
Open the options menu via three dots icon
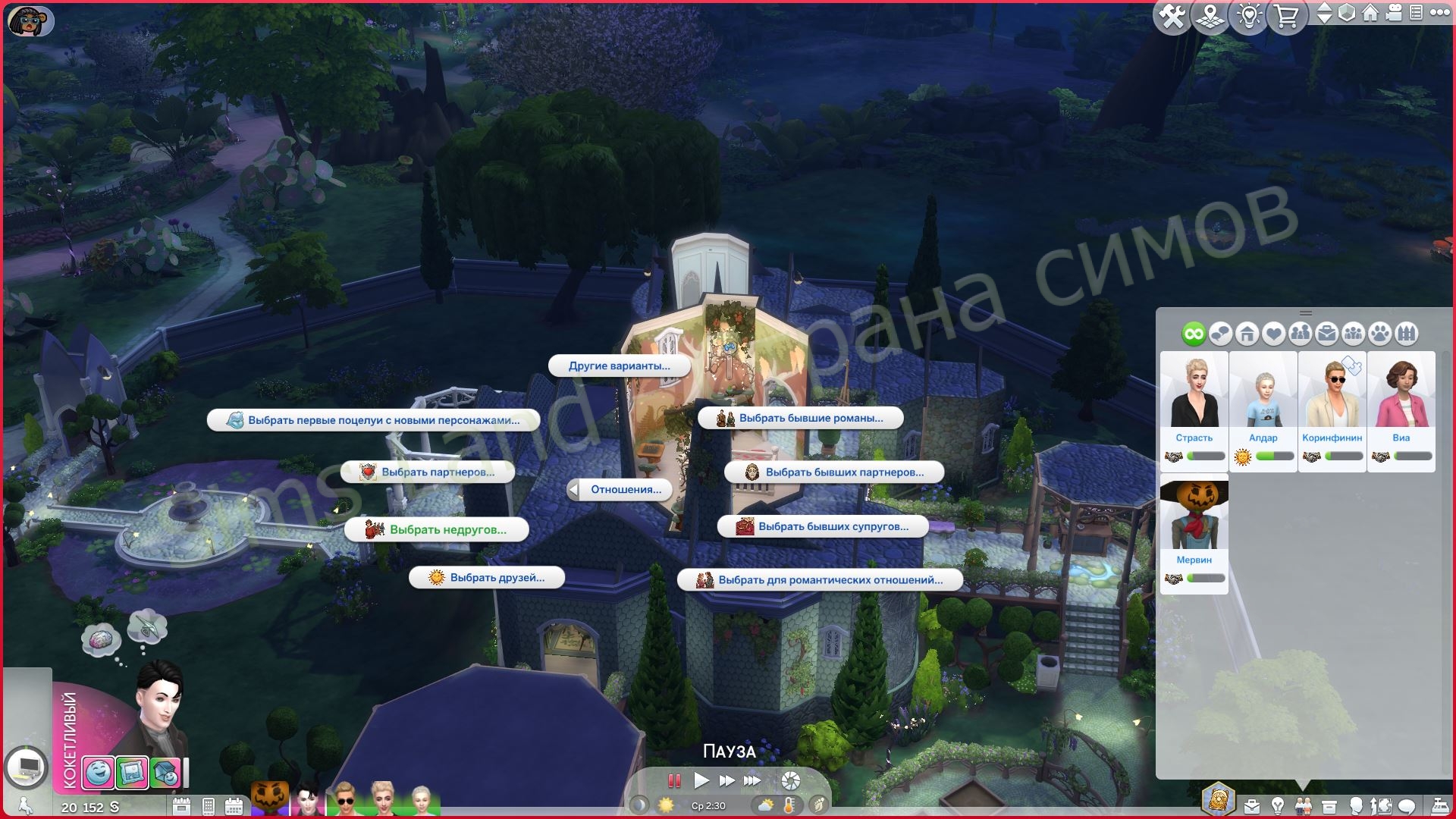point(1440,14)
